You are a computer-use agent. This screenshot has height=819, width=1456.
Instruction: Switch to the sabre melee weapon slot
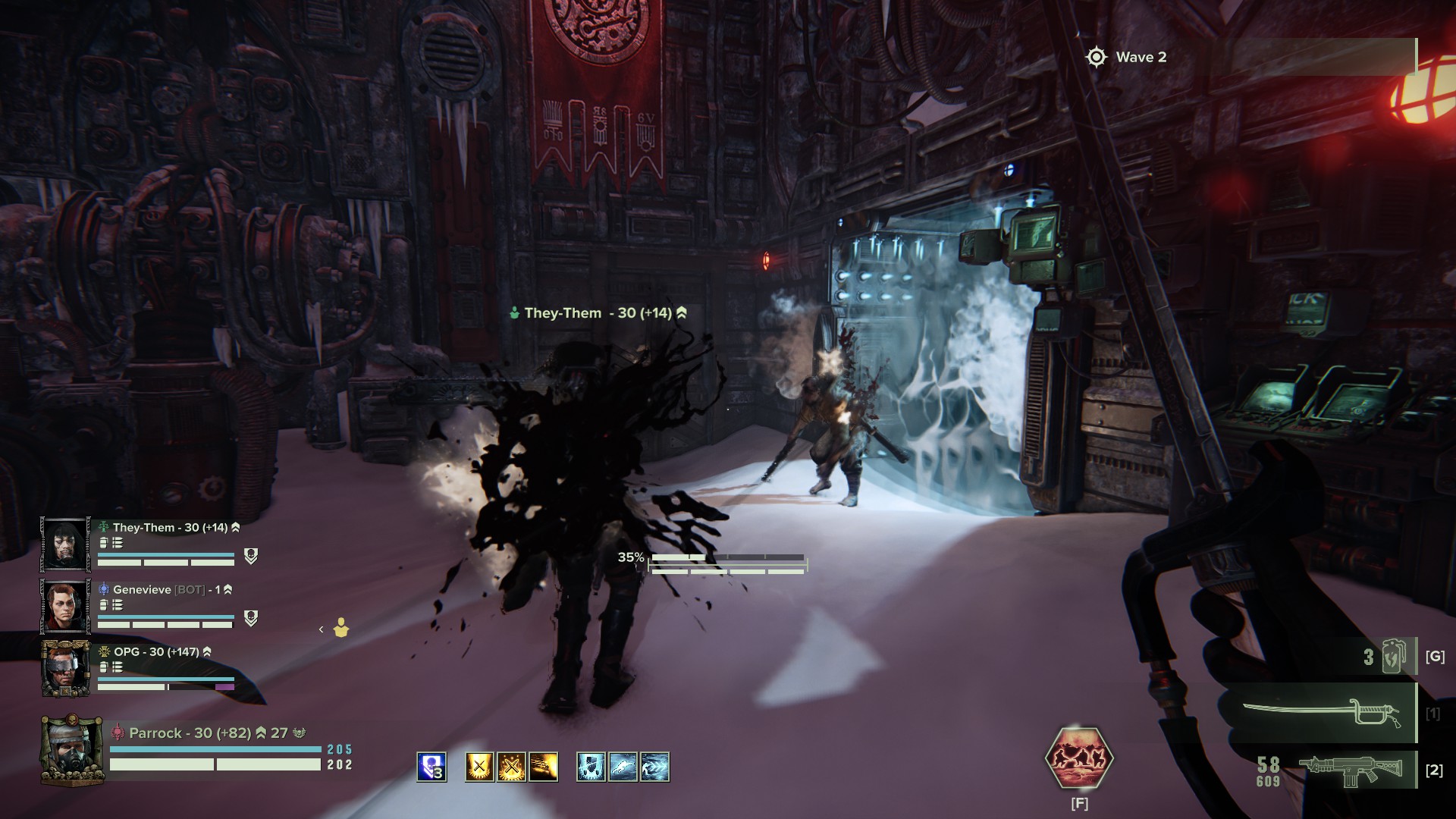pos(1319,714)
